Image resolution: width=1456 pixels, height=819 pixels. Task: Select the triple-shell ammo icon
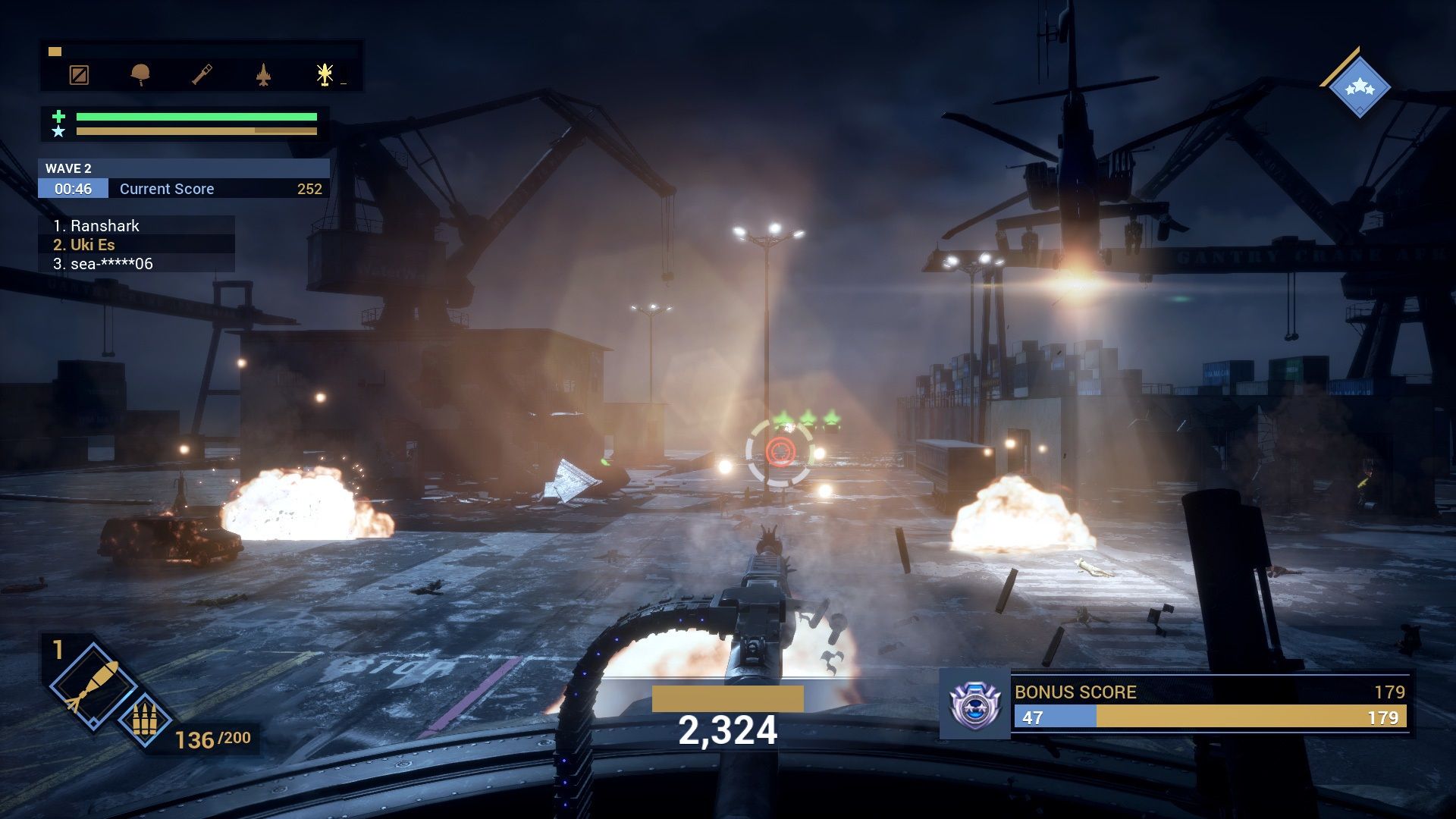[146, 718]
